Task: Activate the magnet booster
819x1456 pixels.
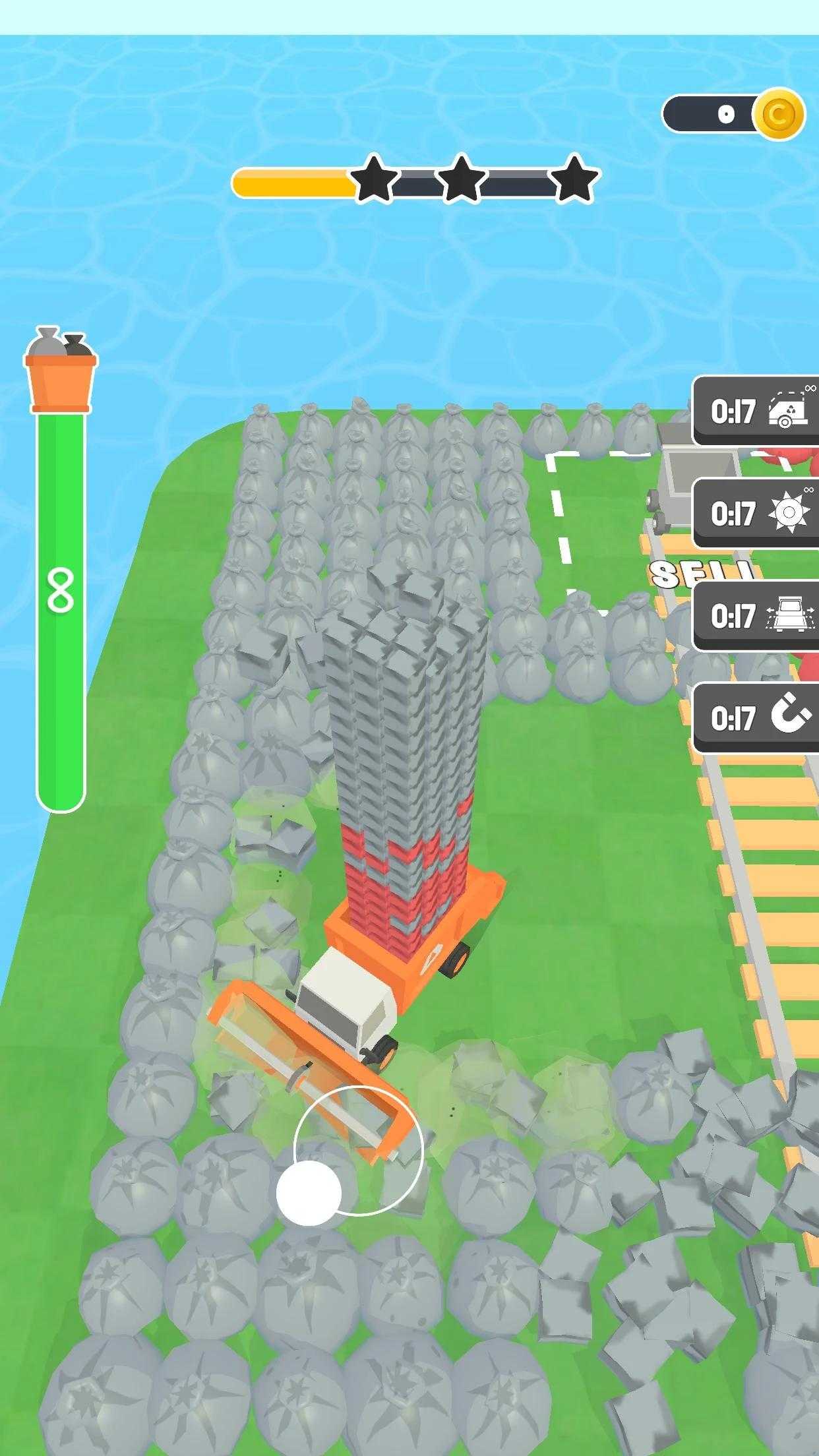Action: (757, 718)
